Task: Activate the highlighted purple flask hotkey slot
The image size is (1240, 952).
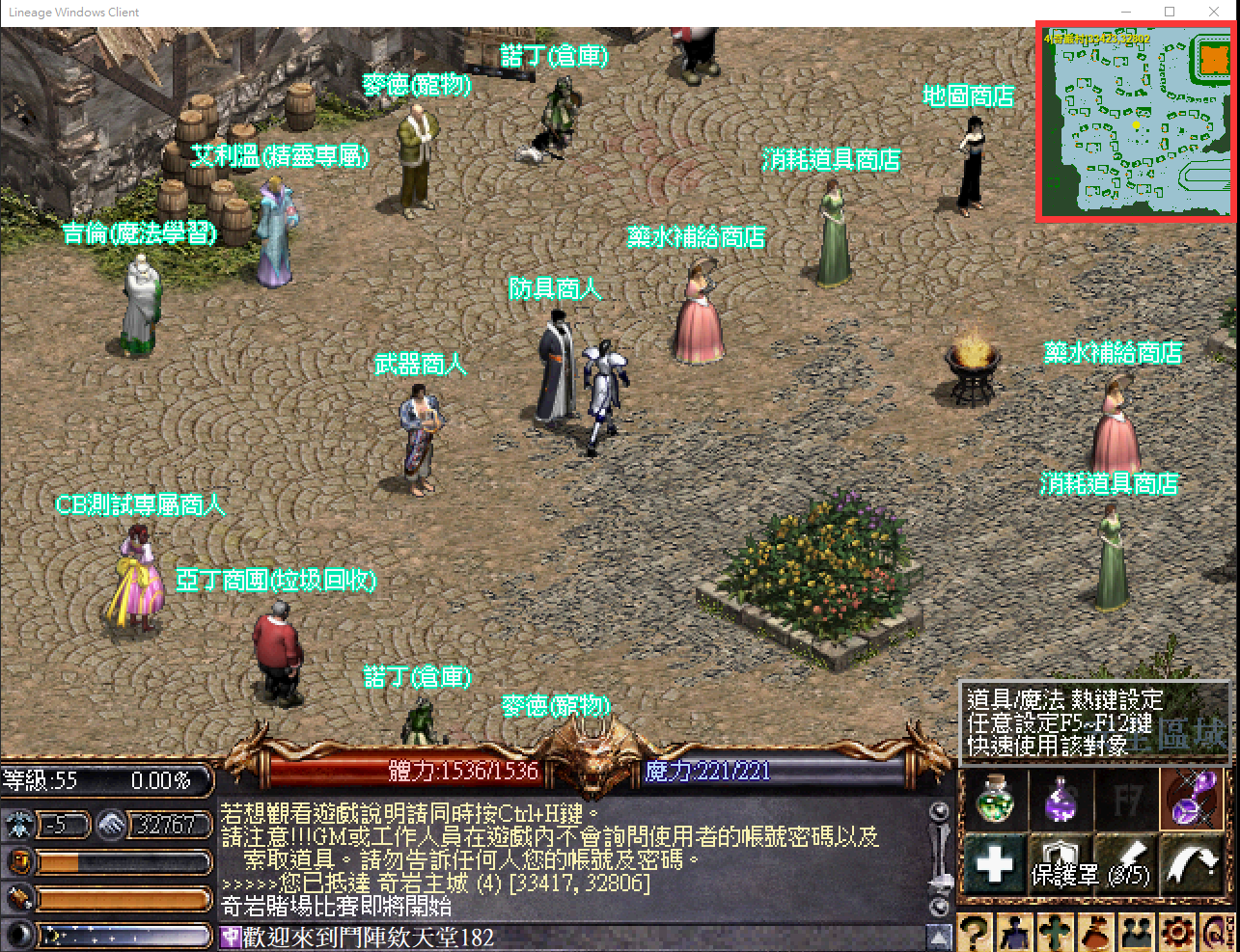Action: 1195,798
